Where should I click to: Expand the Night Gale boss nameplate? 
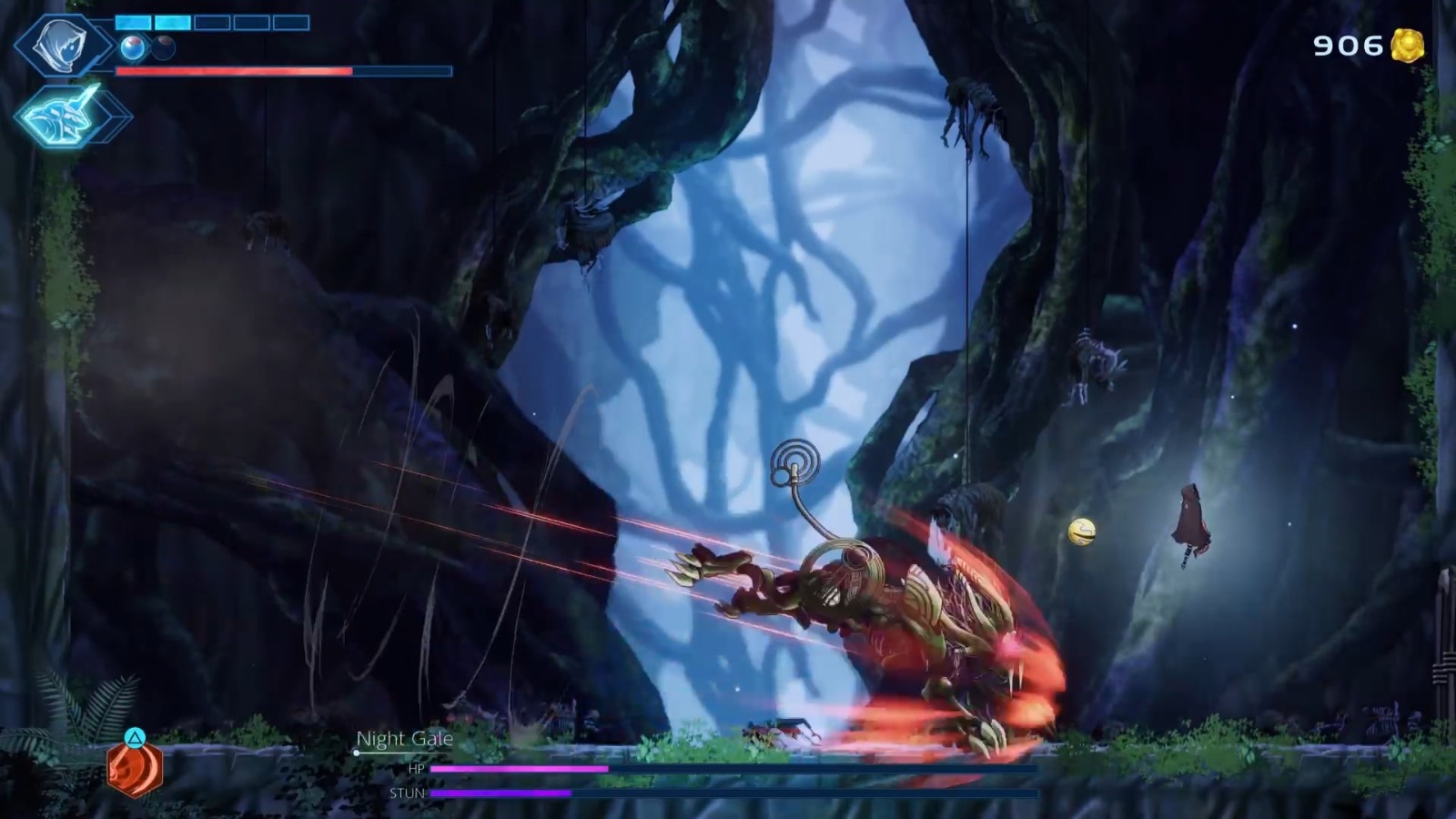[406, 740]
